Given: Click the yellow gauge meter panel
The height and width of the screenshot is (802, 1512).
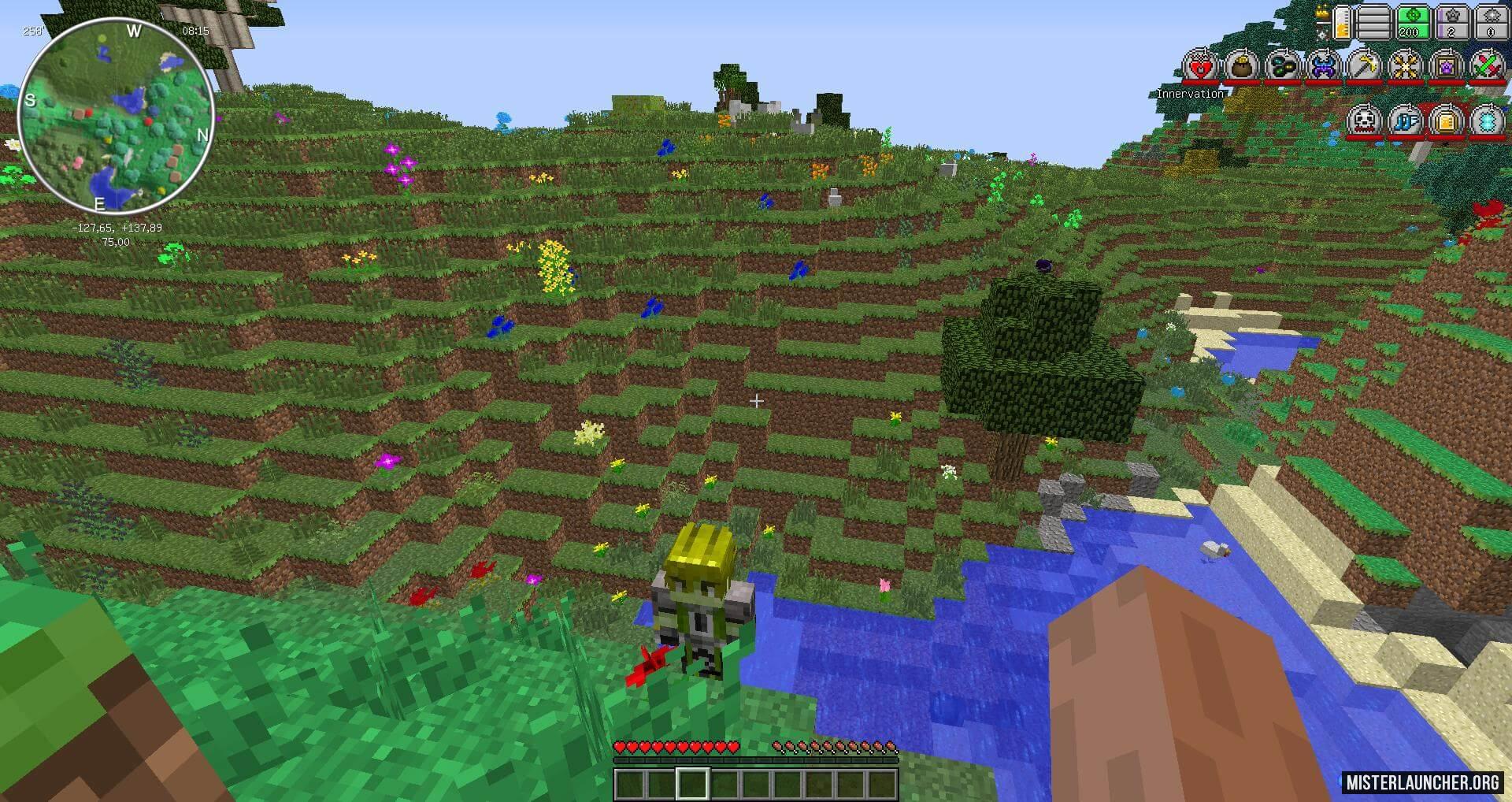Looking at the screenshot, I should coord(1340,22).
